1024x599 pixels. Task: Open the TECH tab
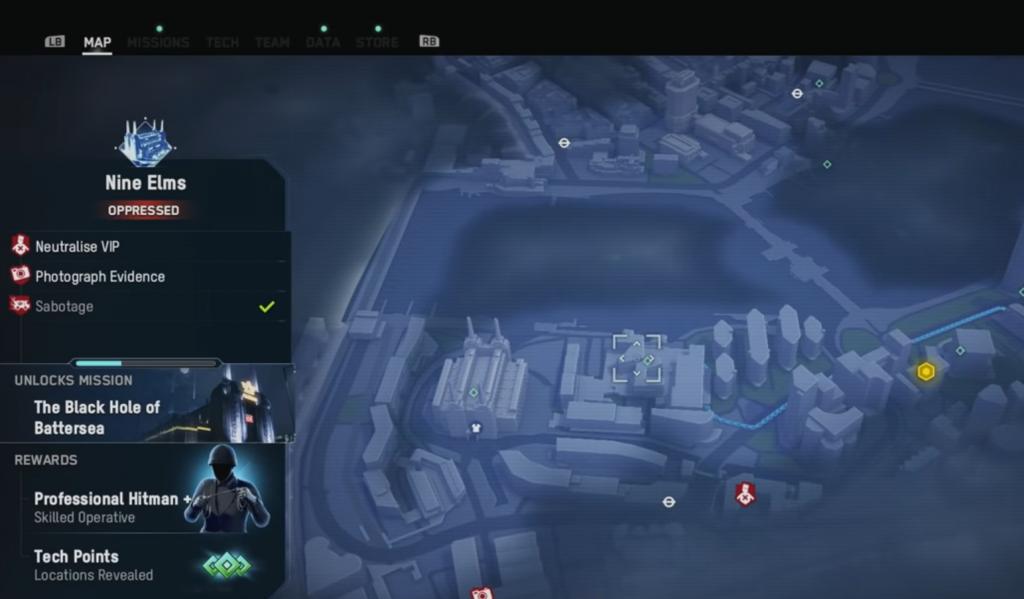(222, 42)
